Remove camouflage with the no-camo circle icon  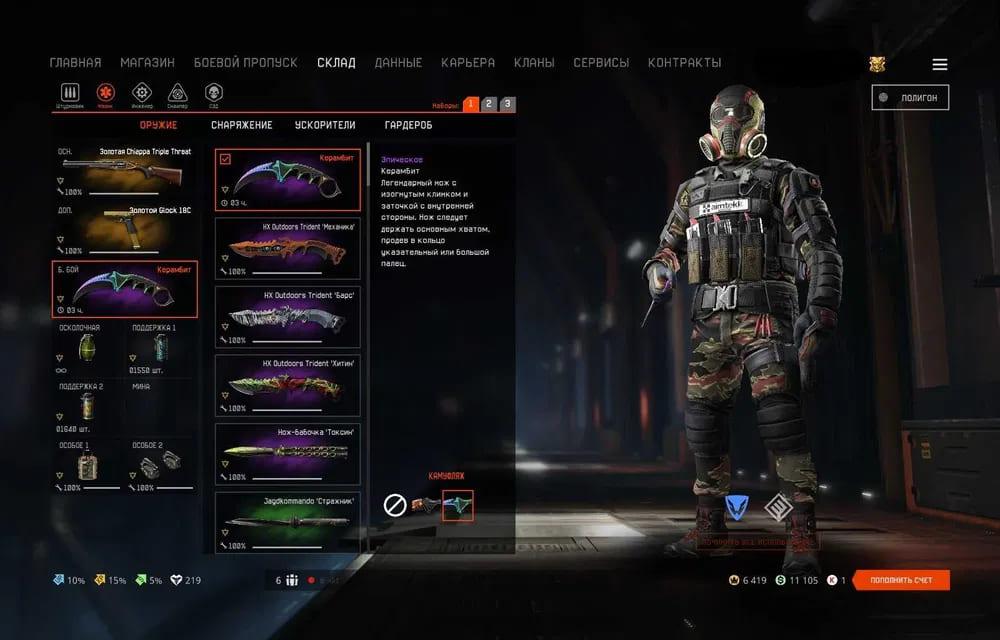[395, 506]
